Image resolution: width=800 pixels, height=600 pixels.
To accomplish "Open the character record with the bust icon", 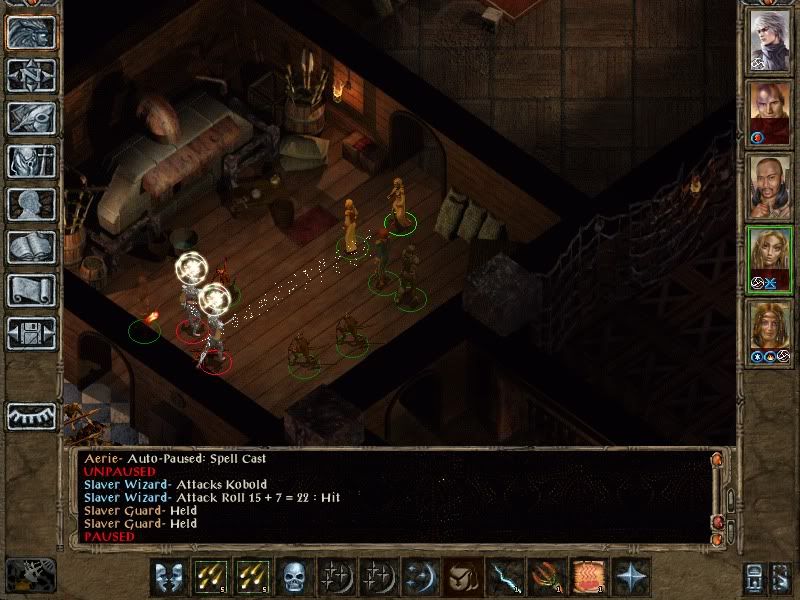I will click(x=31, y=204).
